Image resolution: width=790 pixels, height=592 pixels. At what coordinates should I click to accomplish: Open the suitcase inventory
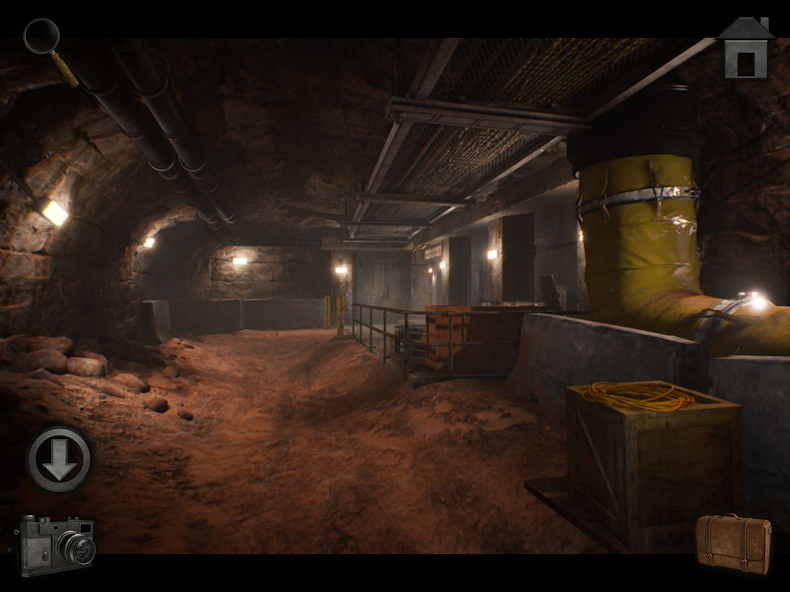coord(734,543)
